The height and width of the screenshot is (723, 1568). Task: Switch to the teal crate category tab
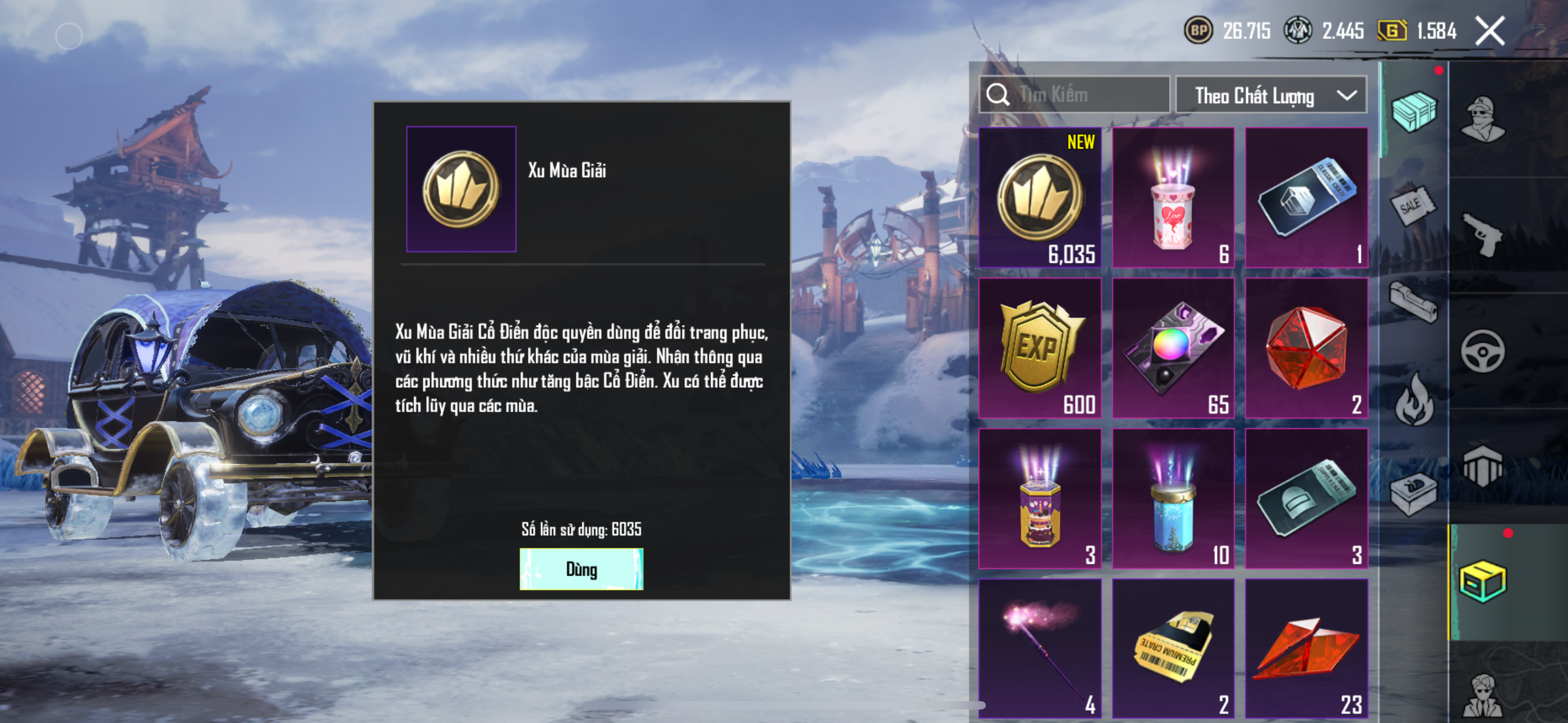point(1413,111)
